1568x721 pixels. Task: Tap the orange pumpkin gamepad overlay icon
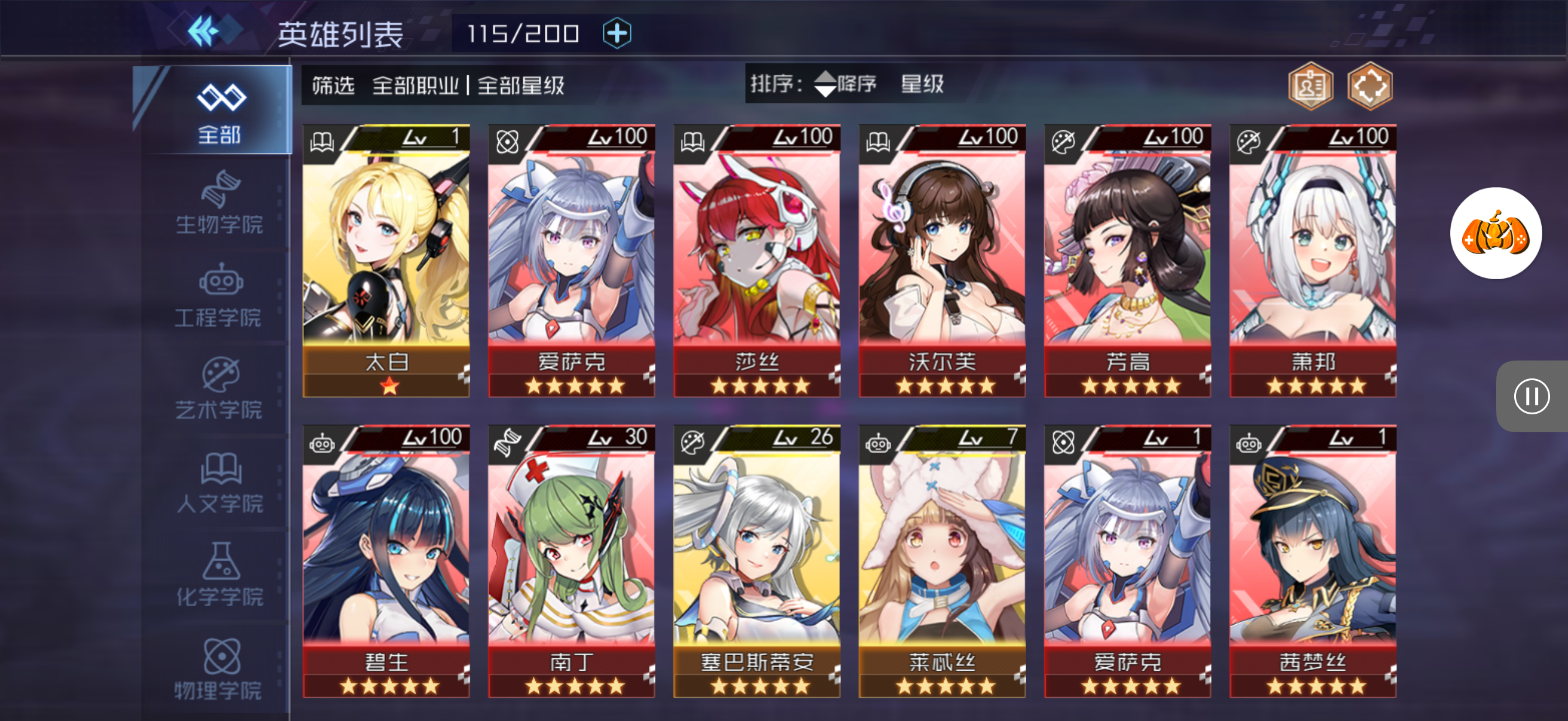pyautogui.click(x=1495, y=234)
